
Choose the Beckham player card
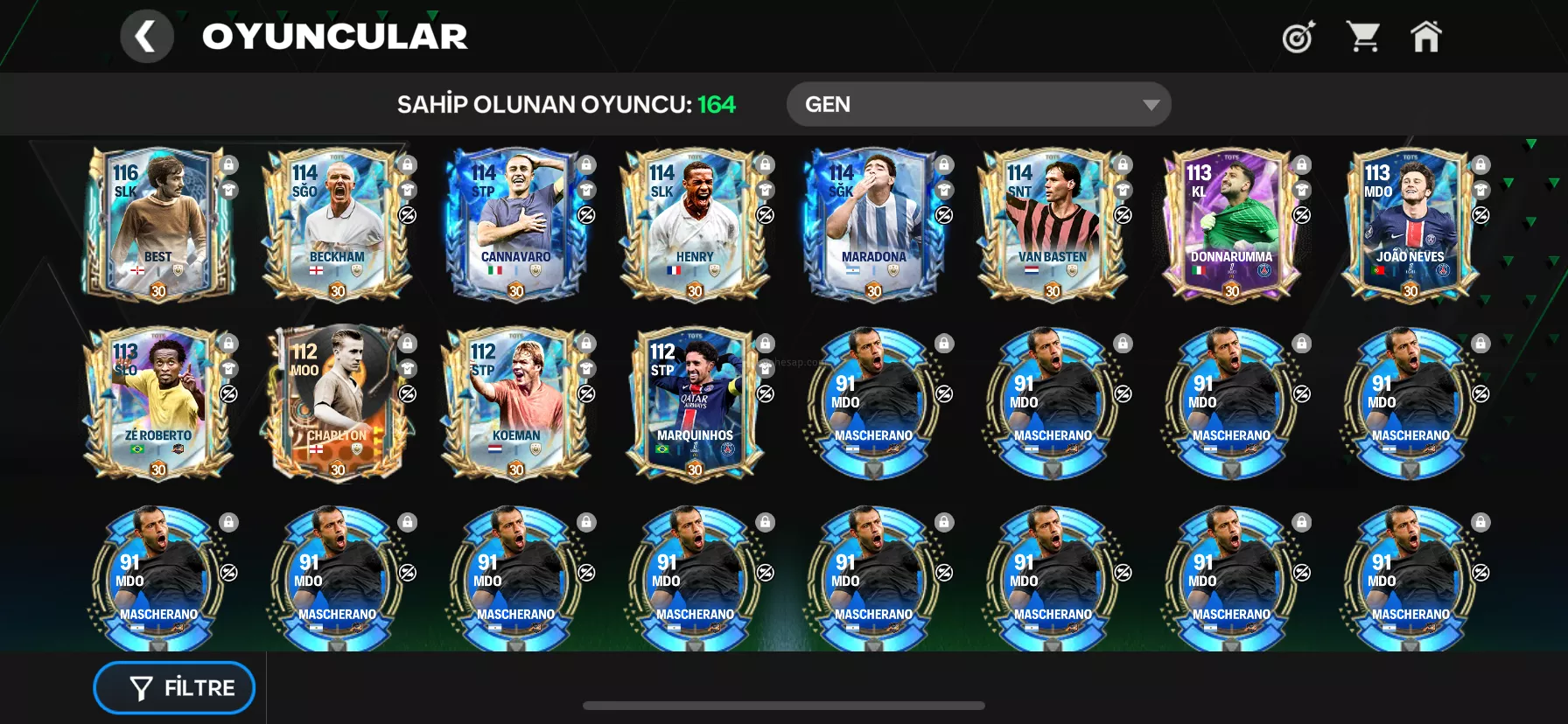click(337, 225)
